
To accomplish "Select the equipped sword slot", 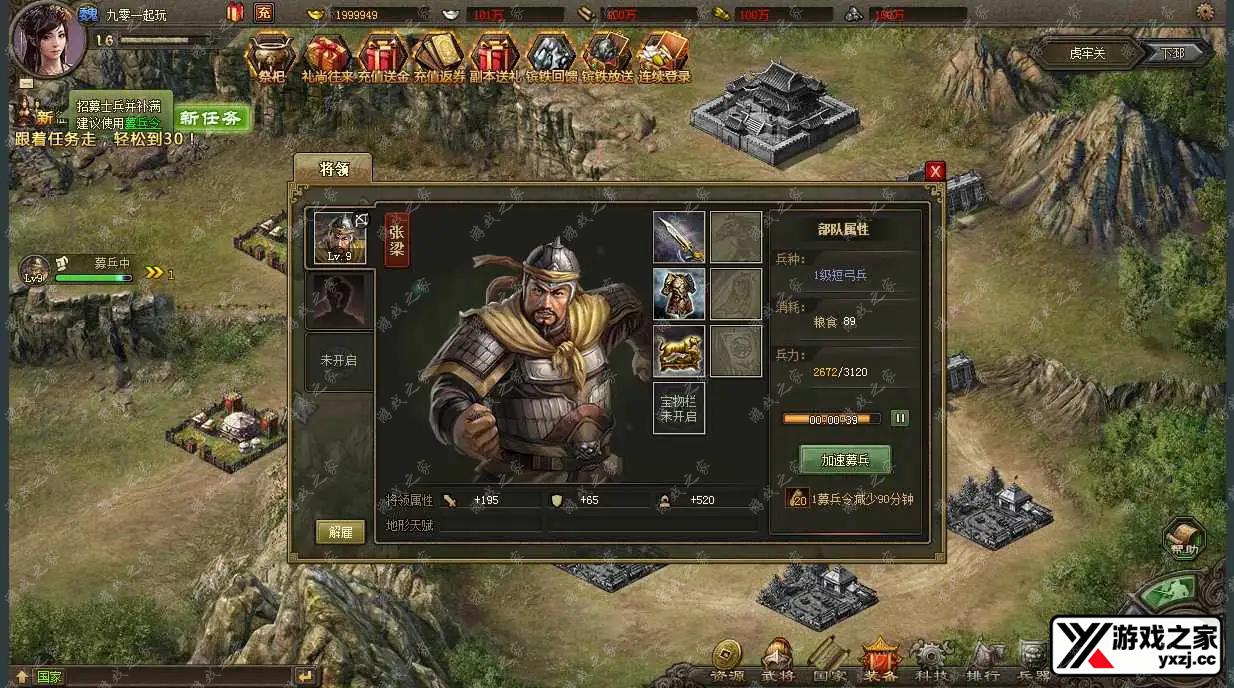I will click(x=679, y=237).
